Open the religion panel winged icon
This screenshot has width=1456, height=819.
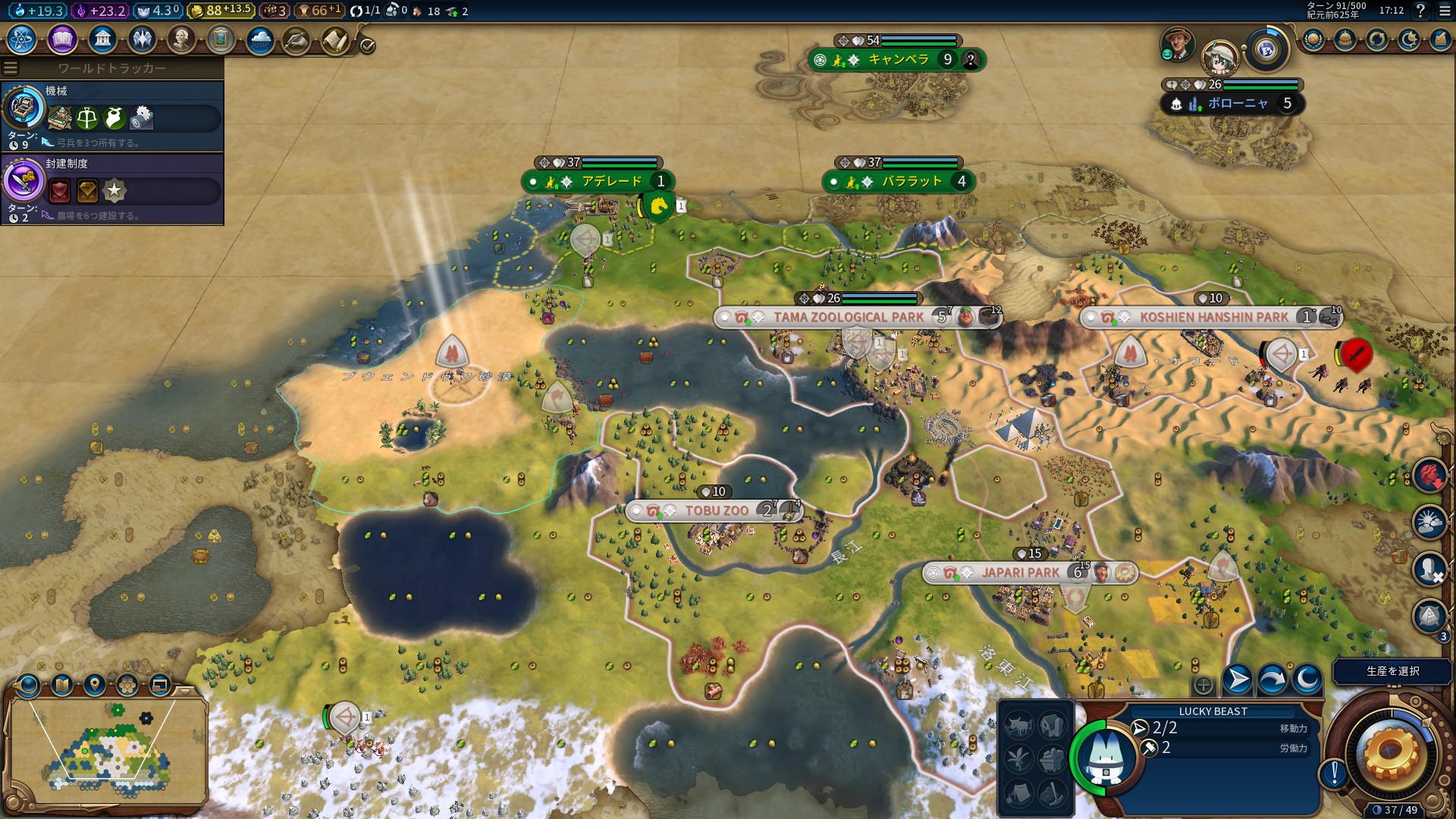[x=142, y=39]
